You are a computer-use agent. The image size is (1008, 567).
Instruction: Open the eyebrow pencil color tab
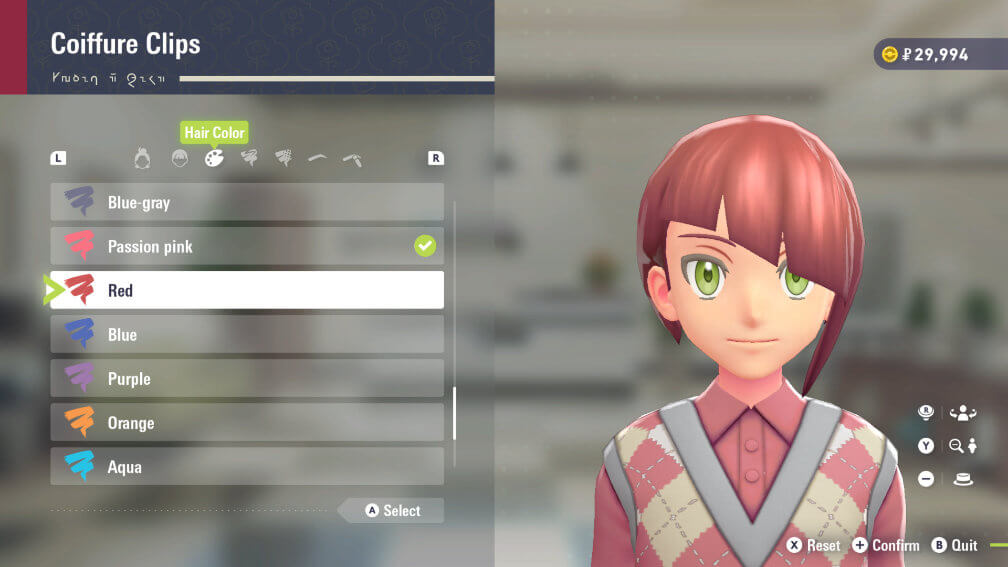pyautogui.click(x=352, y=158)
